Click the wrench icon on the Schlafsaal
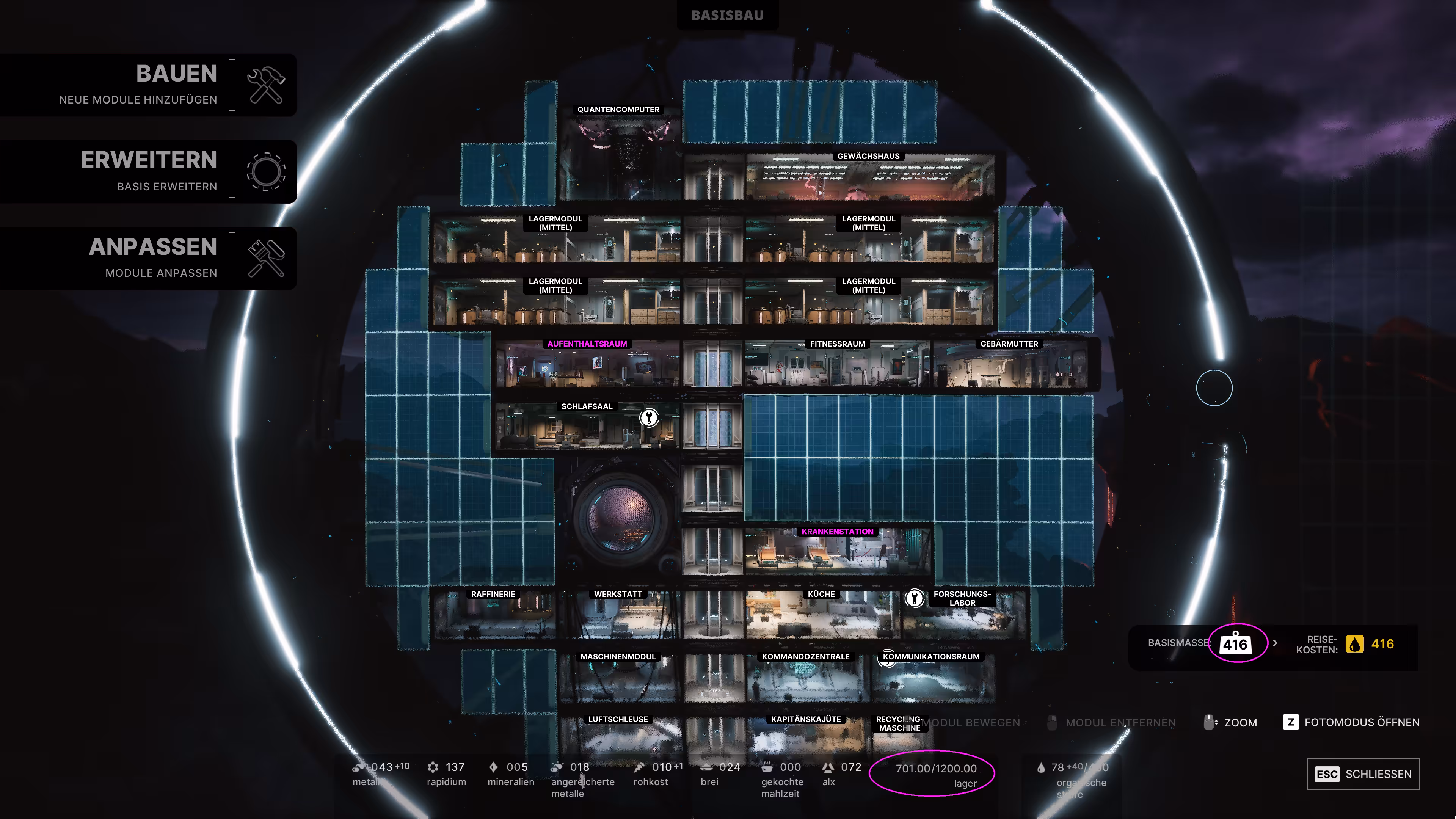The width and height of the screenshot is (1456, 819). (649, 418)
